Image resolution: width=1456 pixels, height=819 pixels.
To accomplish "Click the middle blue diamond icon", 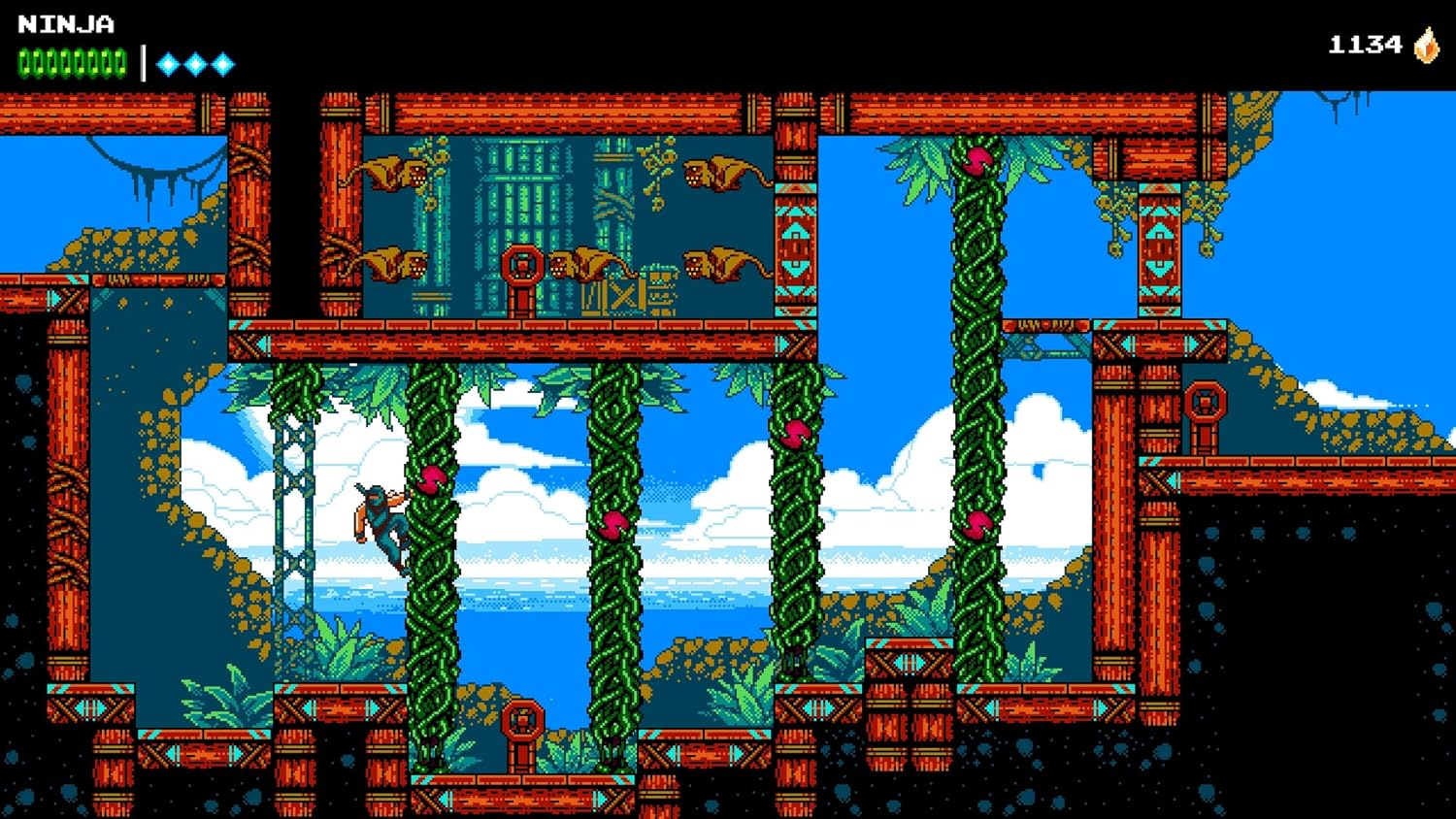I will coord(194,62).
